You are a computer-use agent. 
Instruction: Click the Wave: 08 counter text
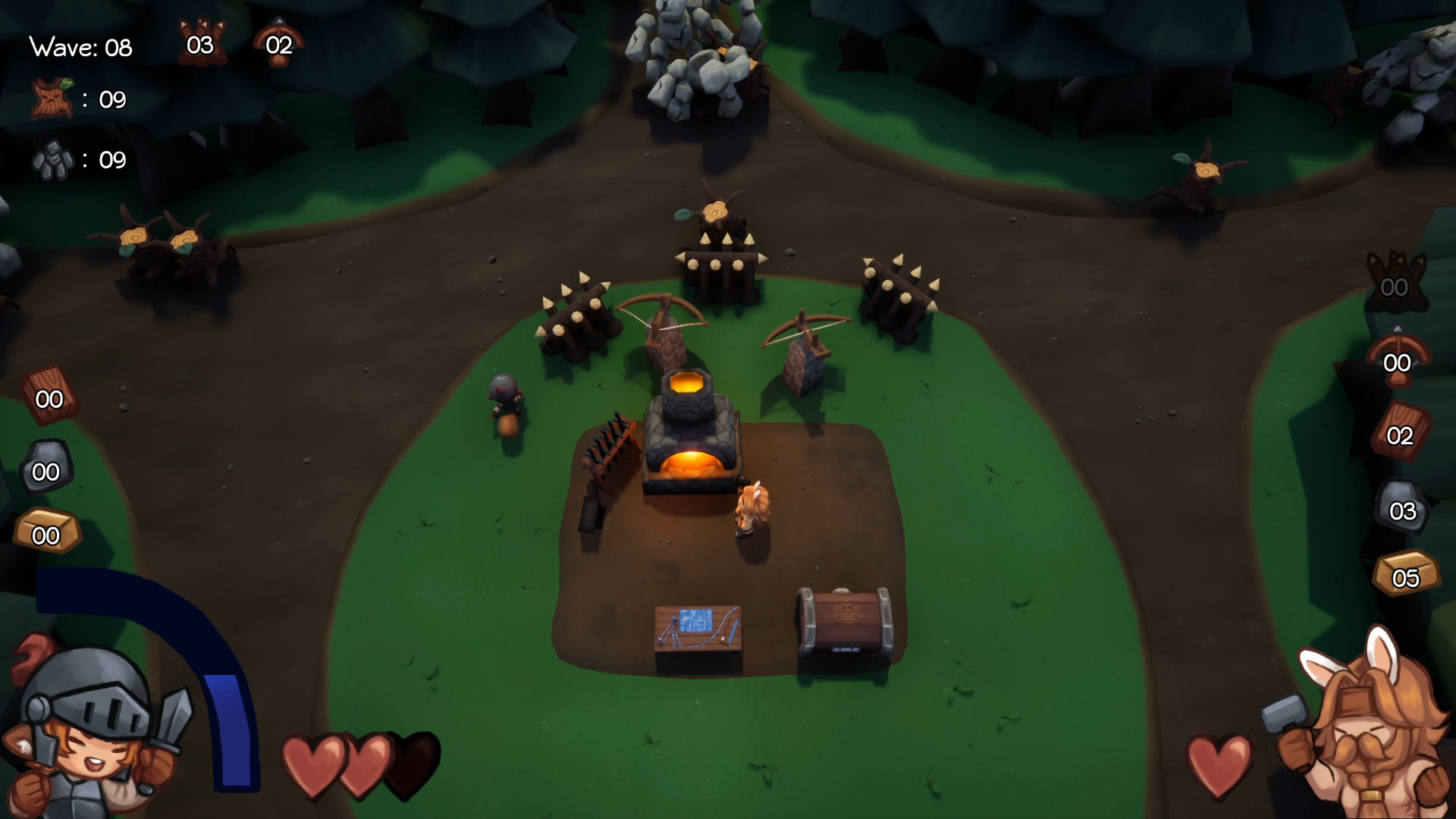79,47
